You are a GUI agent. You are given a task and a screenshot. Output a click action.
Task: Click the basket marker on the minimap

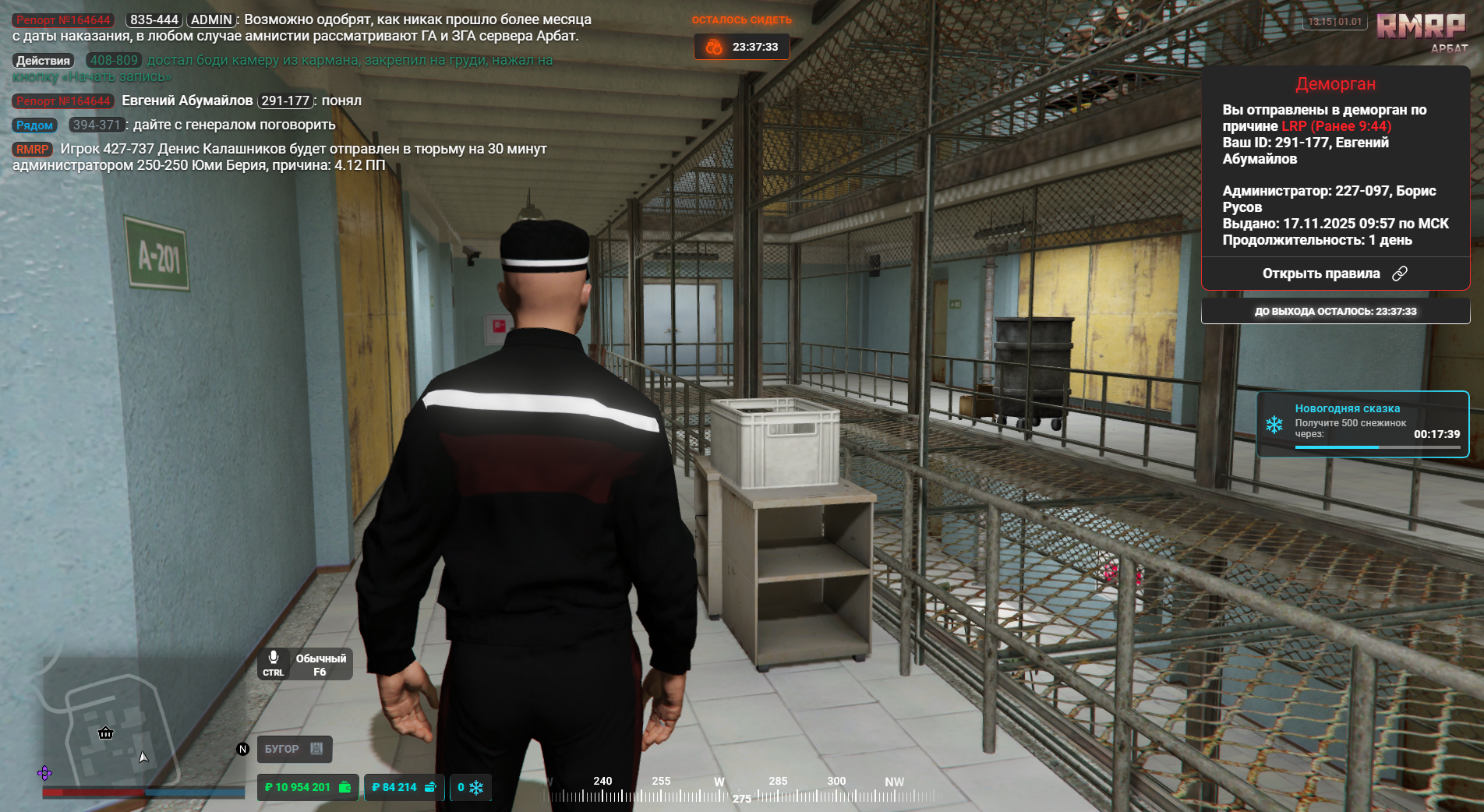[106, 733]
